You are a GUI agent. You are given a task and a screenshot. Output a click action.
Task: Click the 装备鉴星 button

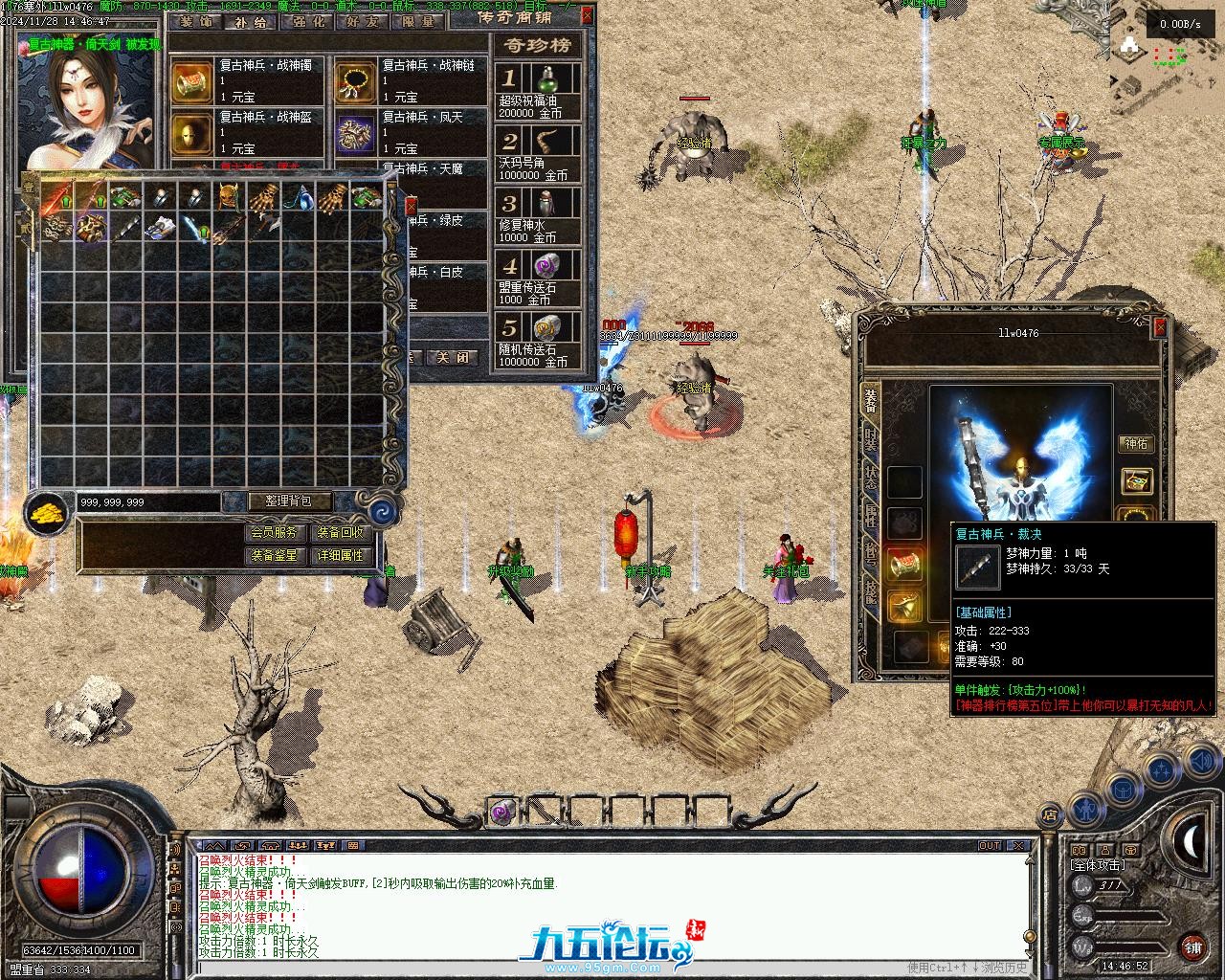coord(275,555)
